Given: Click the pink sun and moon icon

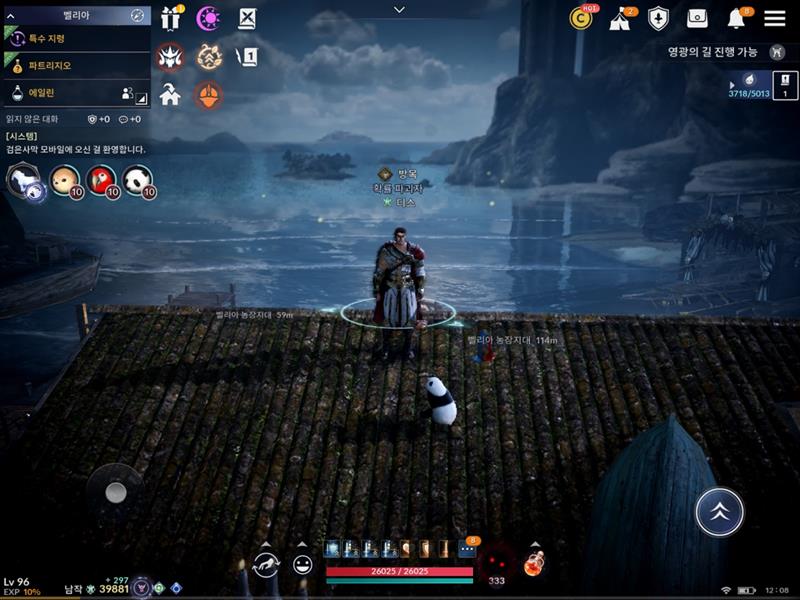Looking at the screenshot, I should 208,18.
